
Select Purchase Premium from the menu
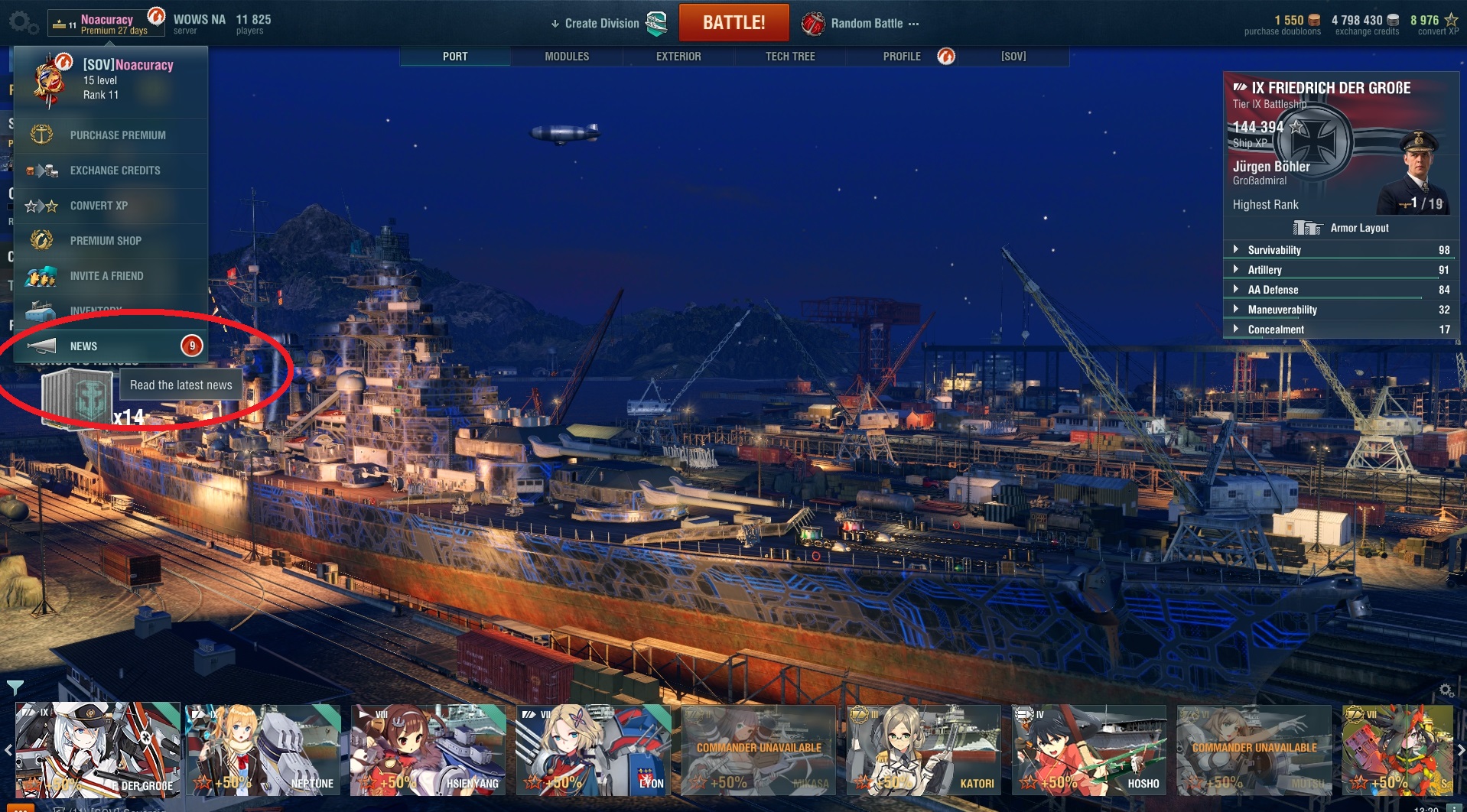click(117, 135)
